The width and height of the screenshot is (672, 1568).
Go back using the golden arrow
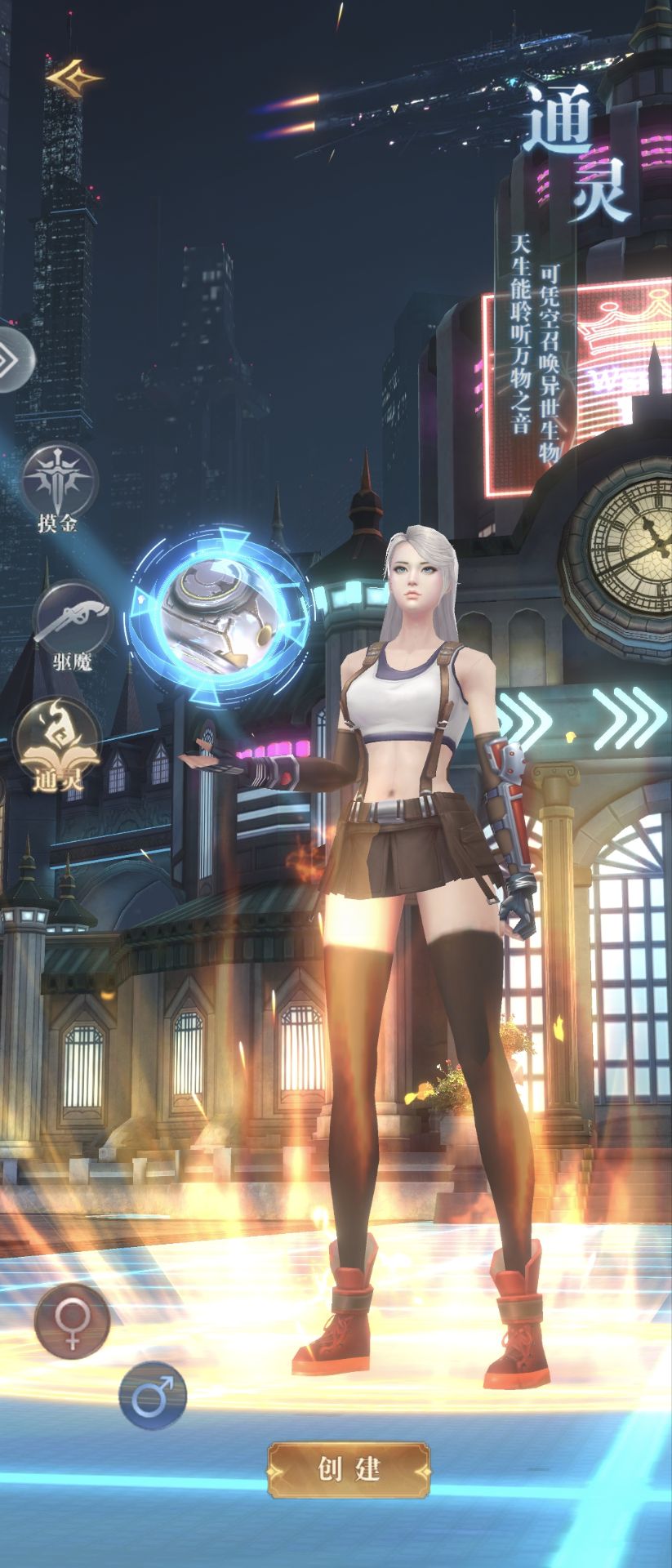73,78
